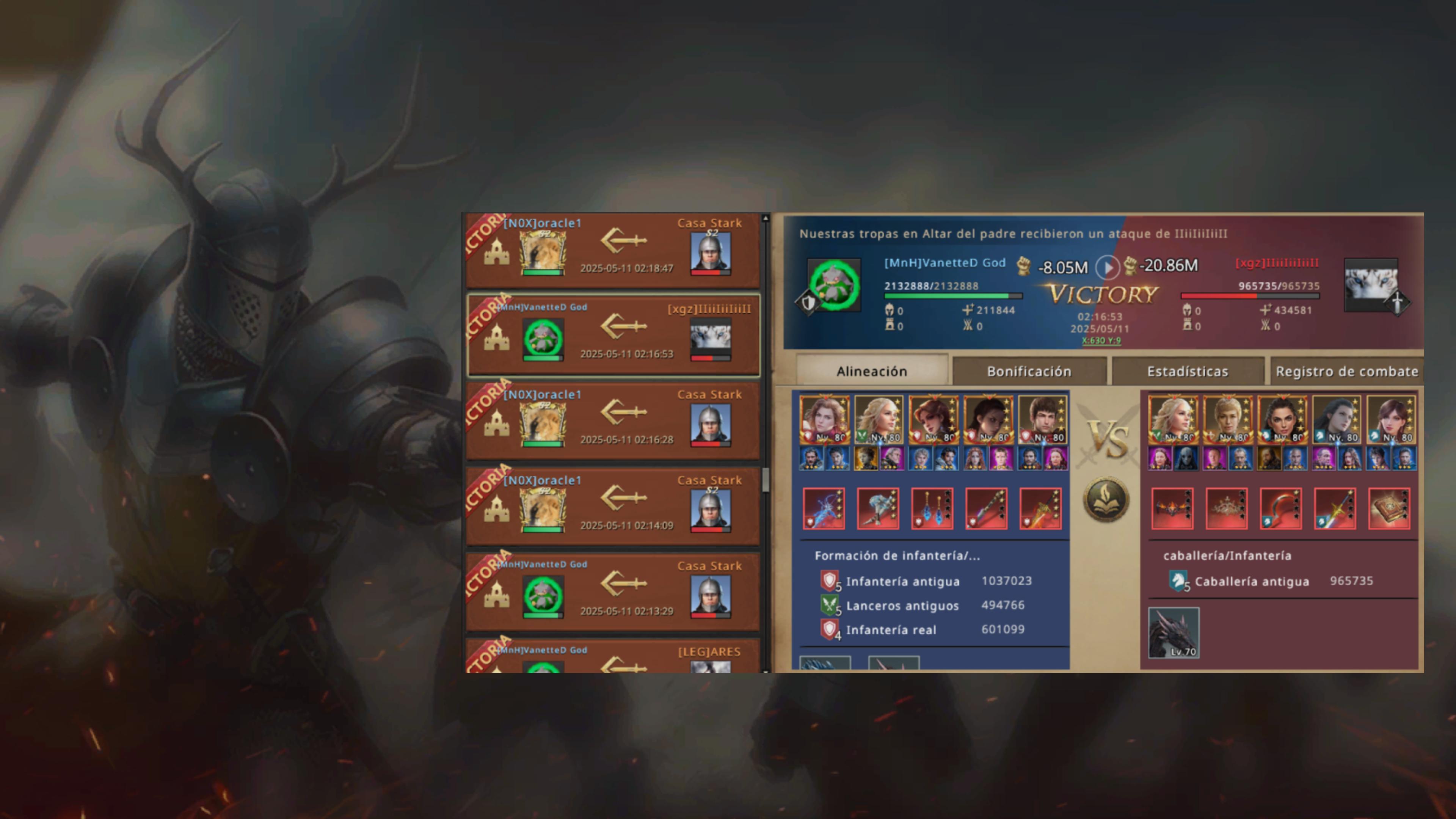This screenshot has width=1456, height=819.
Task: Open the [LEG]ARES battle report row
Action: click(613, 658)
